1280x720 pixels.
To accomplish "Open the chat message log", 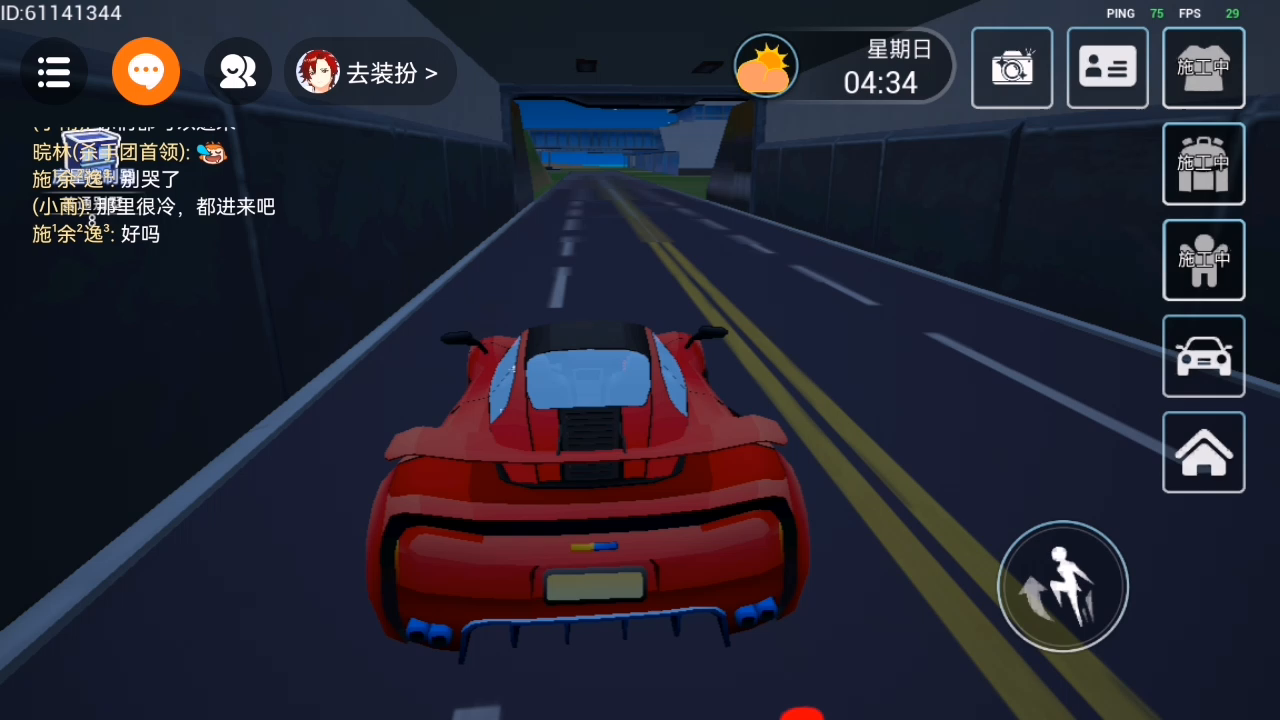I will tap(150, 180).
